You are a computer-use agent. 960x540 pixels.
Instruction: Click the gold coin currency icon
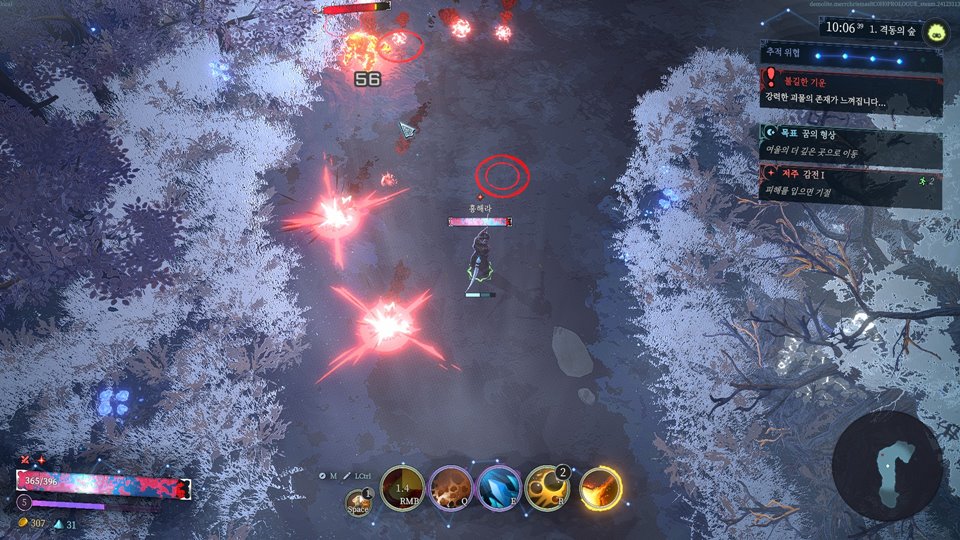[x=22, y=523]
